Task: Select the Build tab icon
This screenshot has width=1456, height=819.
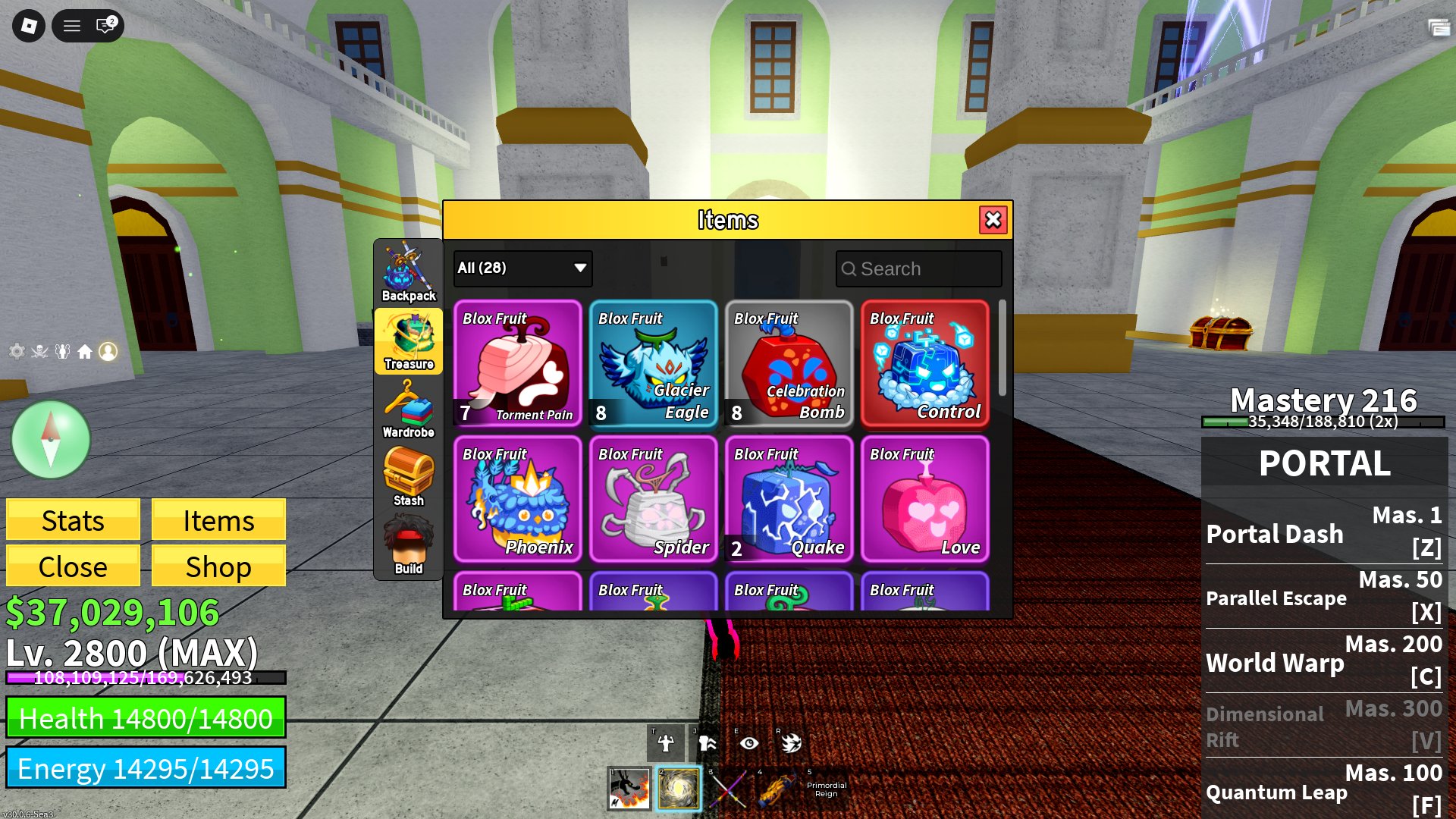Action: pyautogui.click(x=409, y=538)
